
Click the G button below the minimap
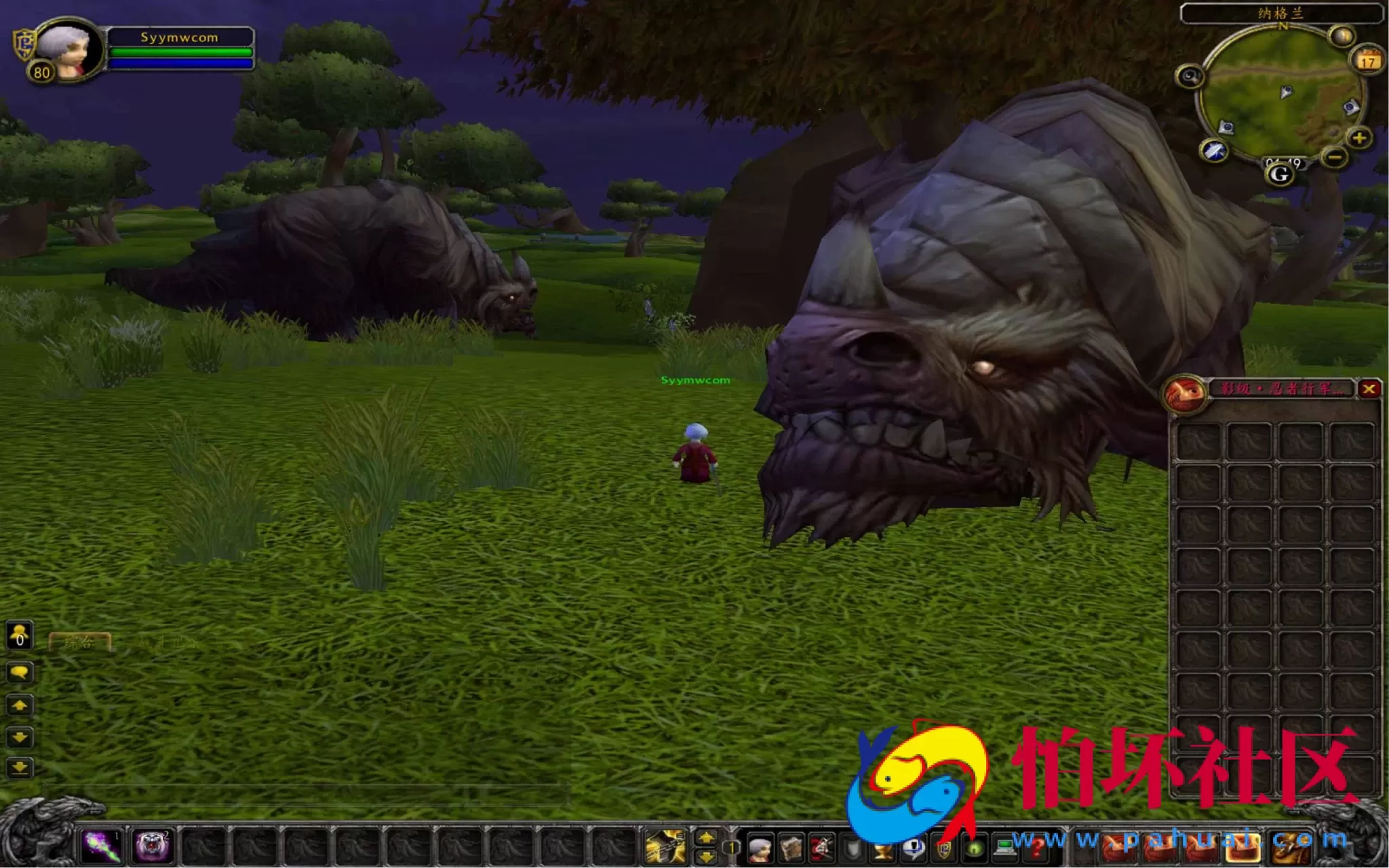coord(1279,174)
